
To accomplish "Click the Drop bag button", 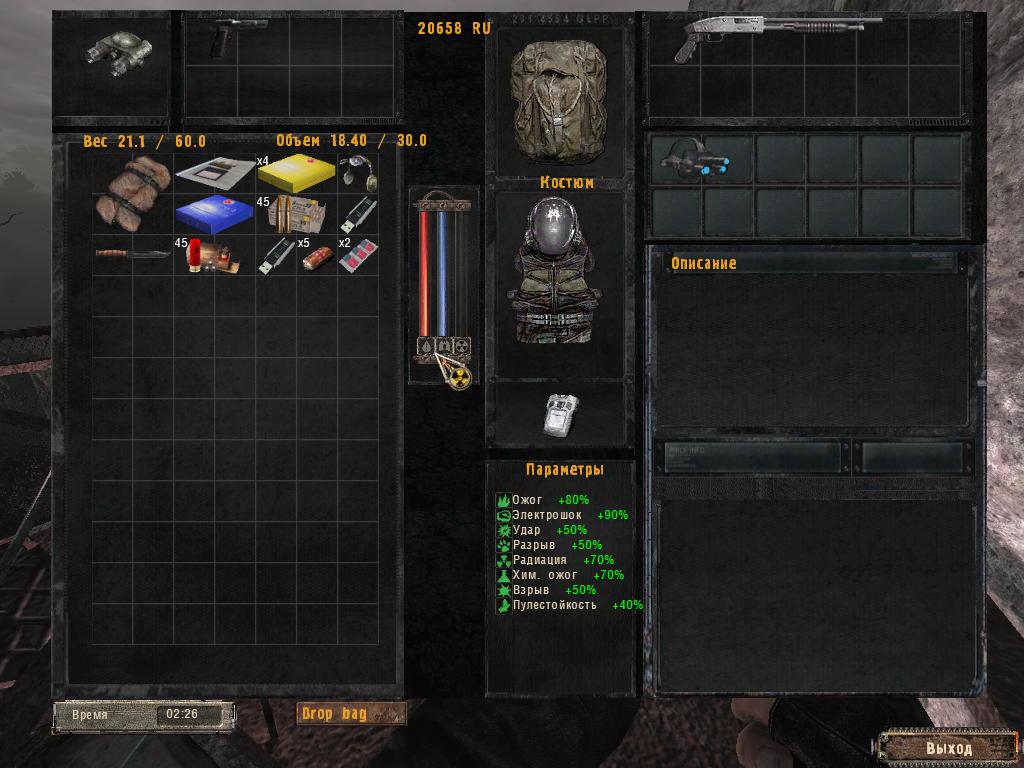I will [351, 713].
